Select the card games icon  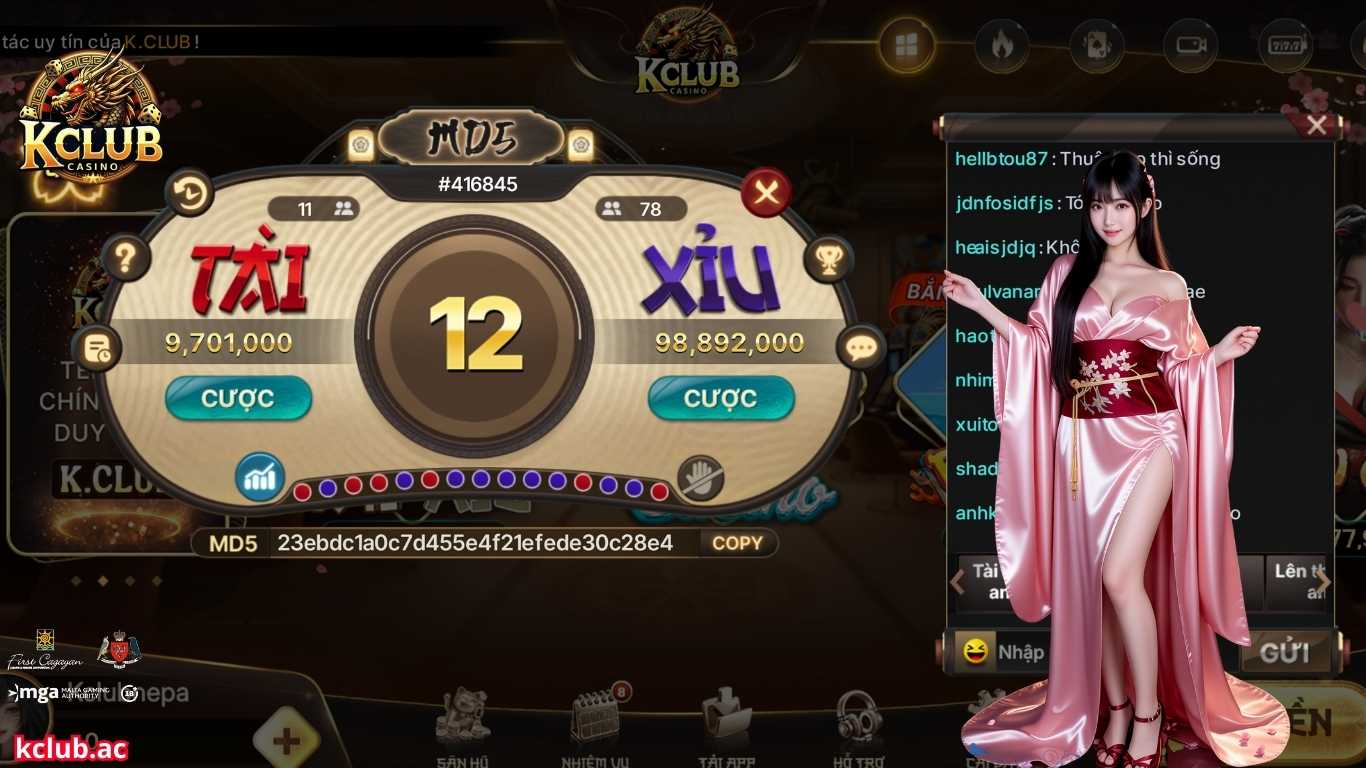pyautogui.click(x=1096, y=47)
